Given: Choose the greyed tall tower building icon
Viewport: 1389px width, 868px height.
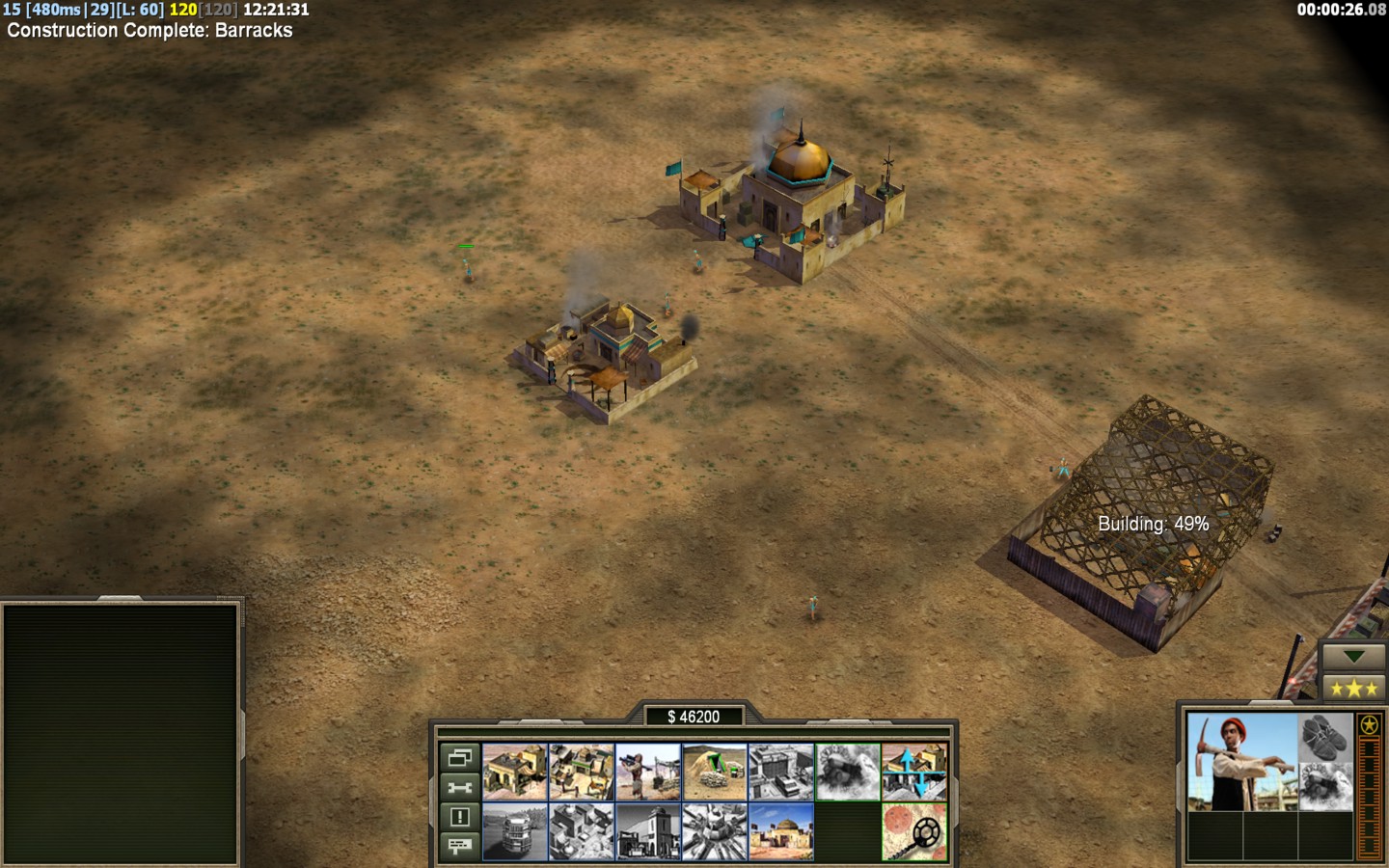Looking at the screenshot, I should coord(648,831).
